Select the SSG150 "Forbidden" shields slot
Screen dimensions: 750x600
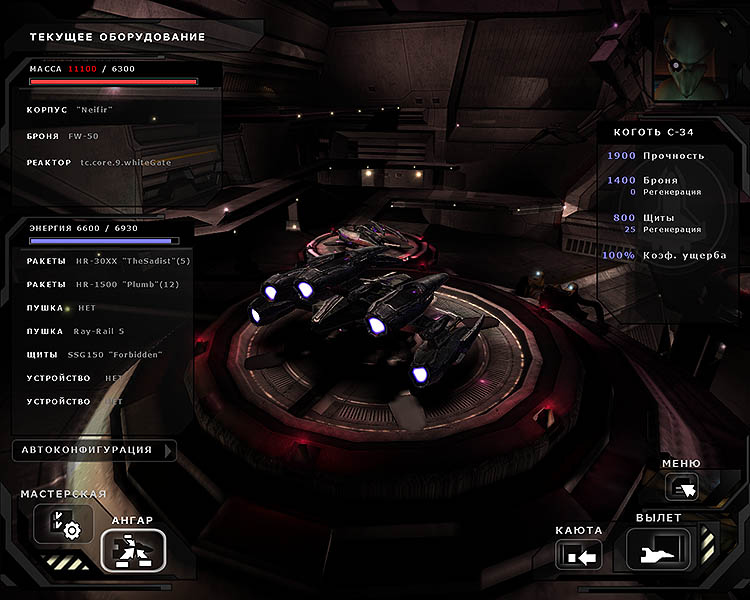tap(100, 355)
